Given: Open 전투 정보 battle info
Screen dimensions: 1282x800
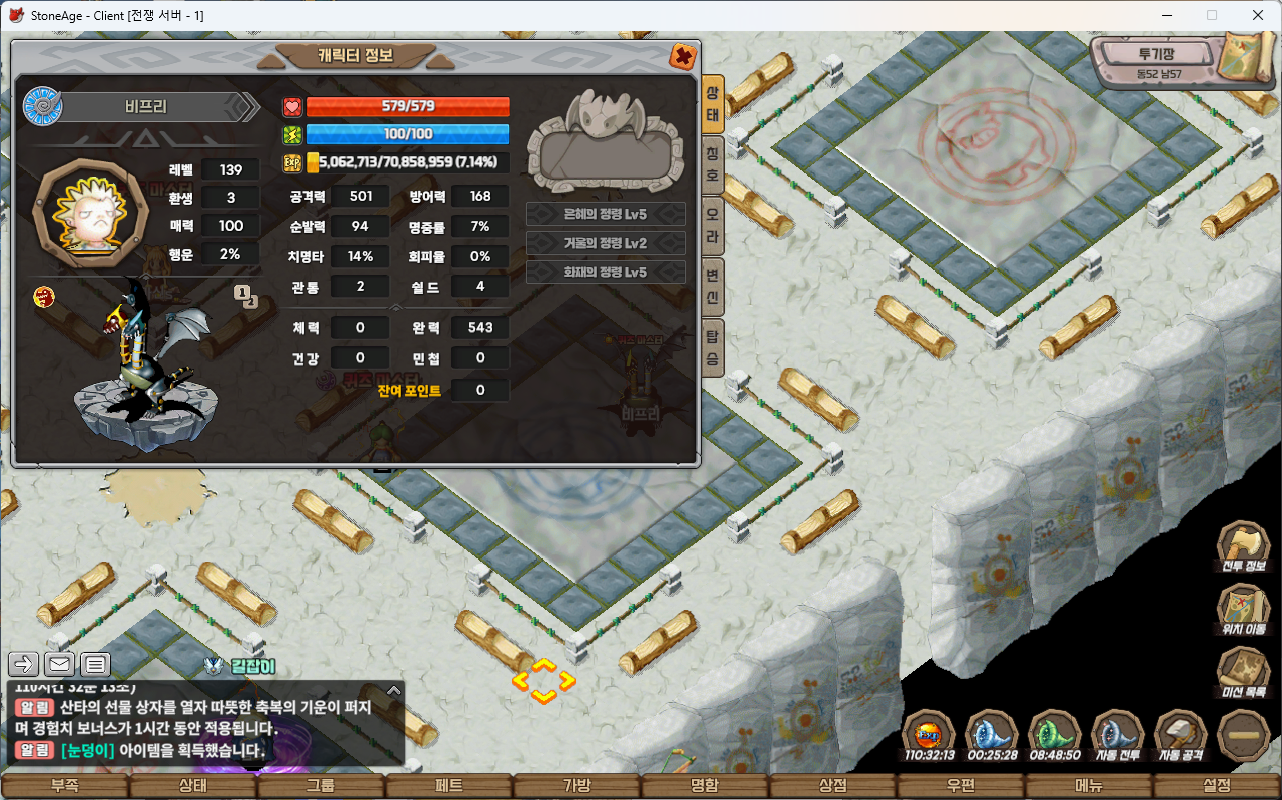Looking at the screenshot, I should [1243, 548].
